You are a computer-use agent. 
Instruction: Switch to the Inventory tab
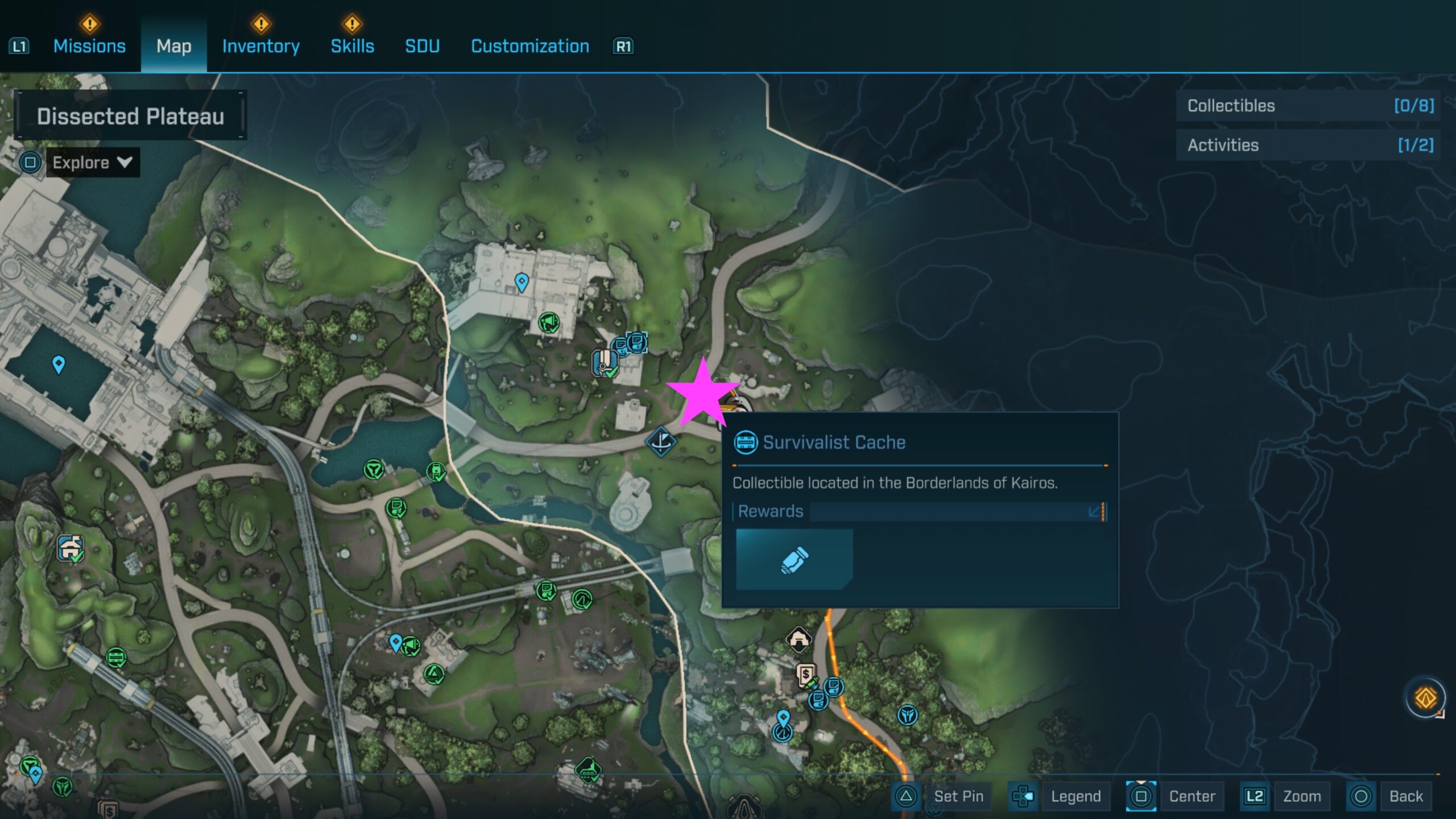point(260,46)
